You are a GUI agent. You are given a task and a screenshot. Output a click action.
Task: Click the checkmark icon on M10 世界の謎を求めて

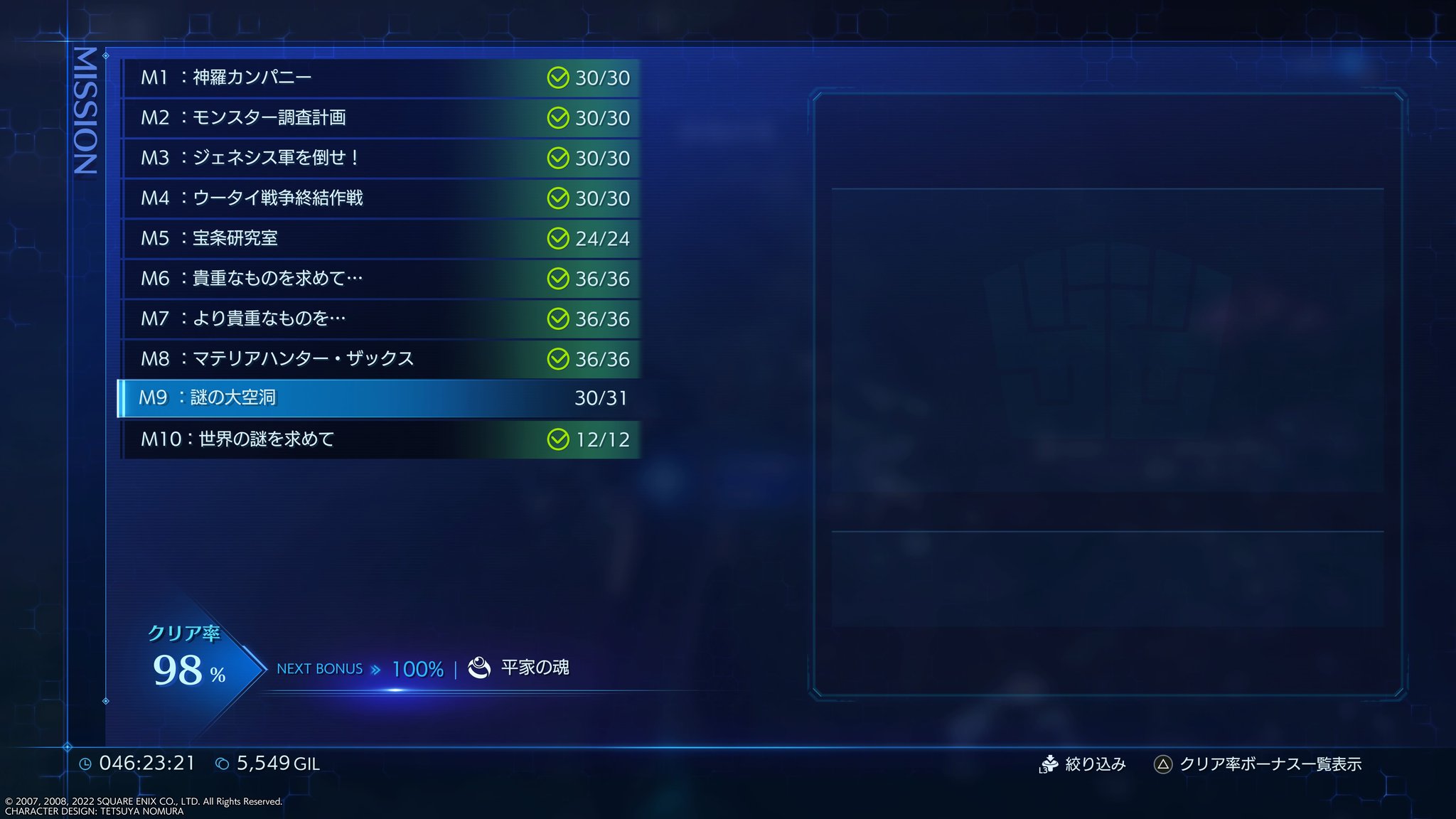(x=558, y=440)
